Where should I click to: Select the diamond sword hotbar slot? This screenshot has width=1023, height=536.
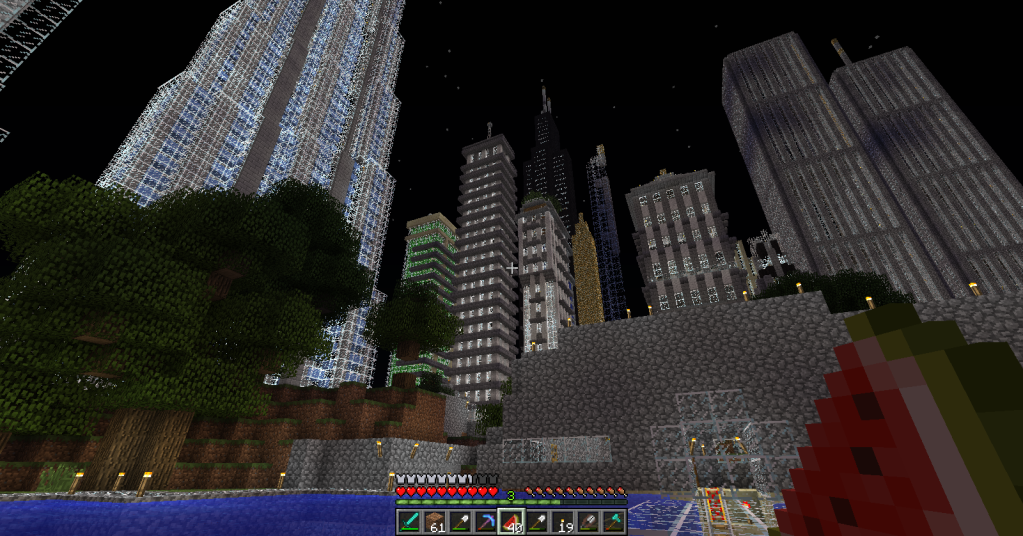tap(410, 522)
